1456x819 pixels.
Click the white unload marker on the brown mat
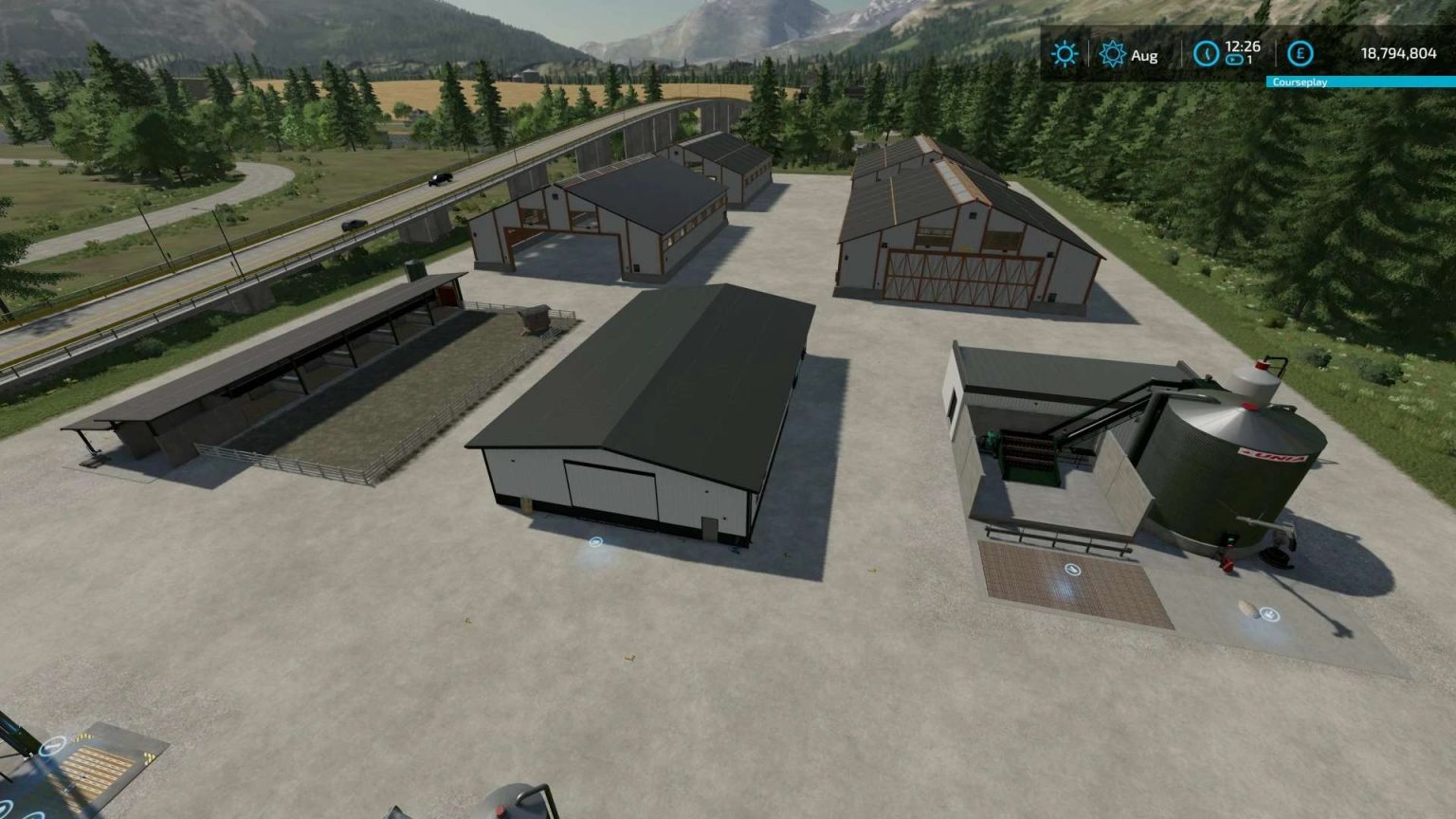1072,569
